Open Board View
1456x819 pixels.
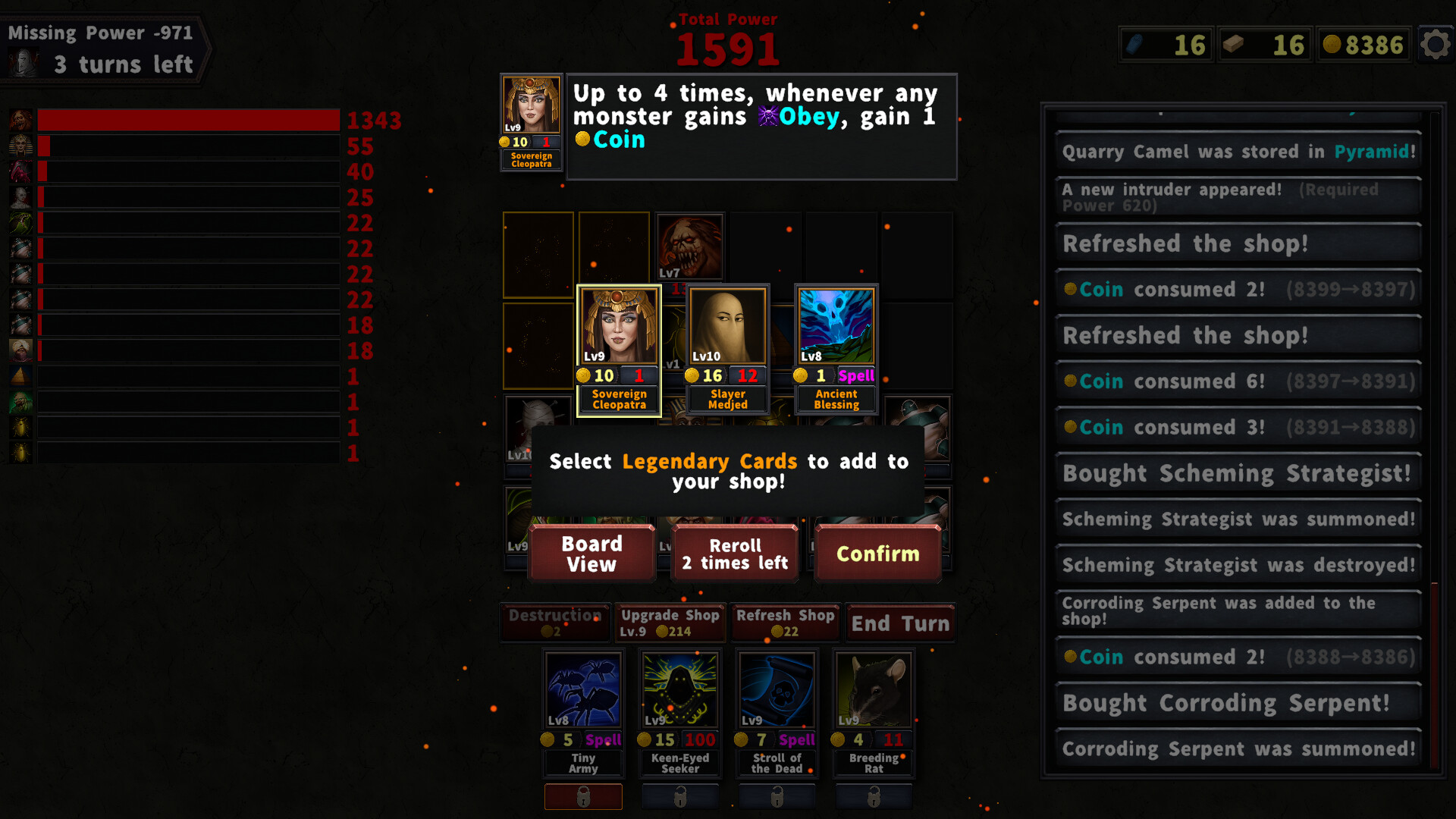591,553
